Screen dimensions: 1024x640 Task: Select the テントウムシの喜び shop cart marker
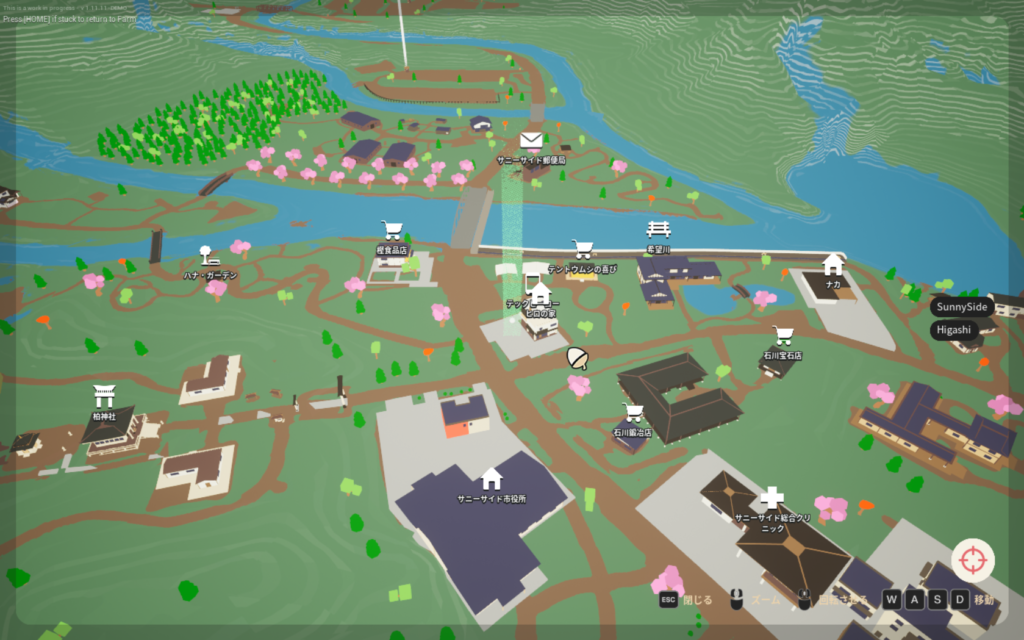pyautogui.click(x=582, y=249)
